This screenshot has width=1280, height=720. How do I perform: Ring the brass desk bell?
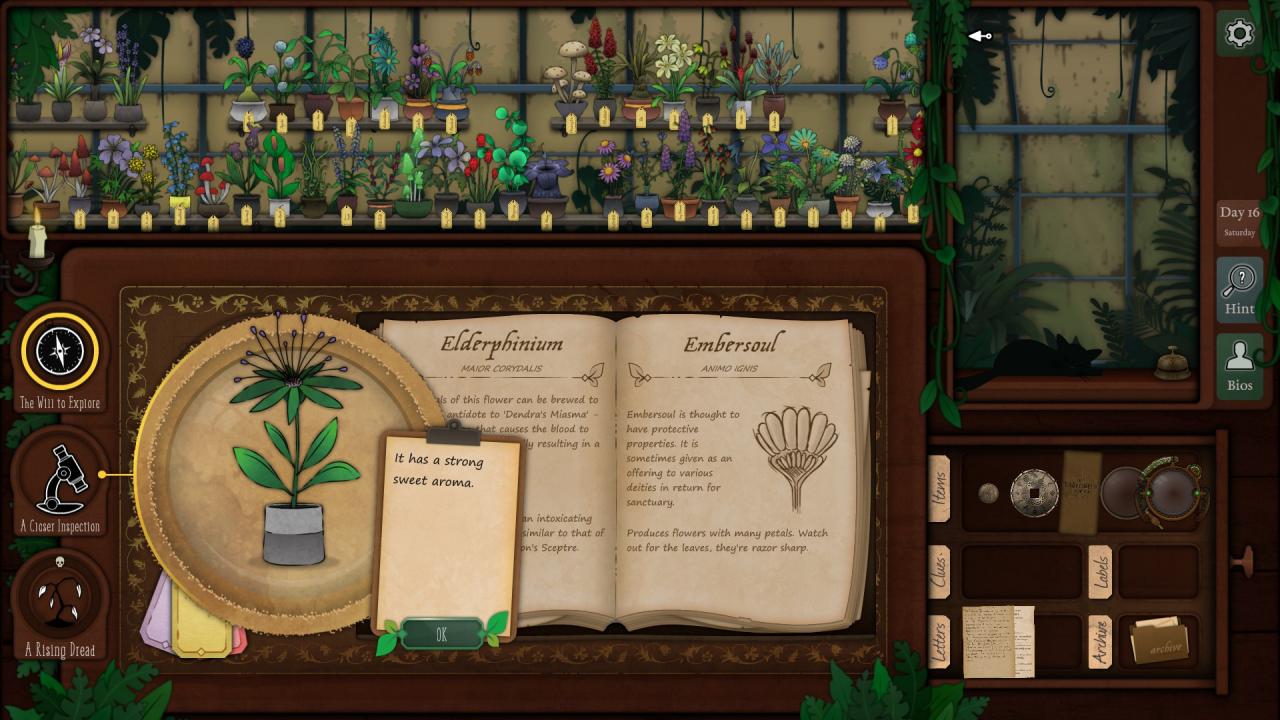(1172, 363)
